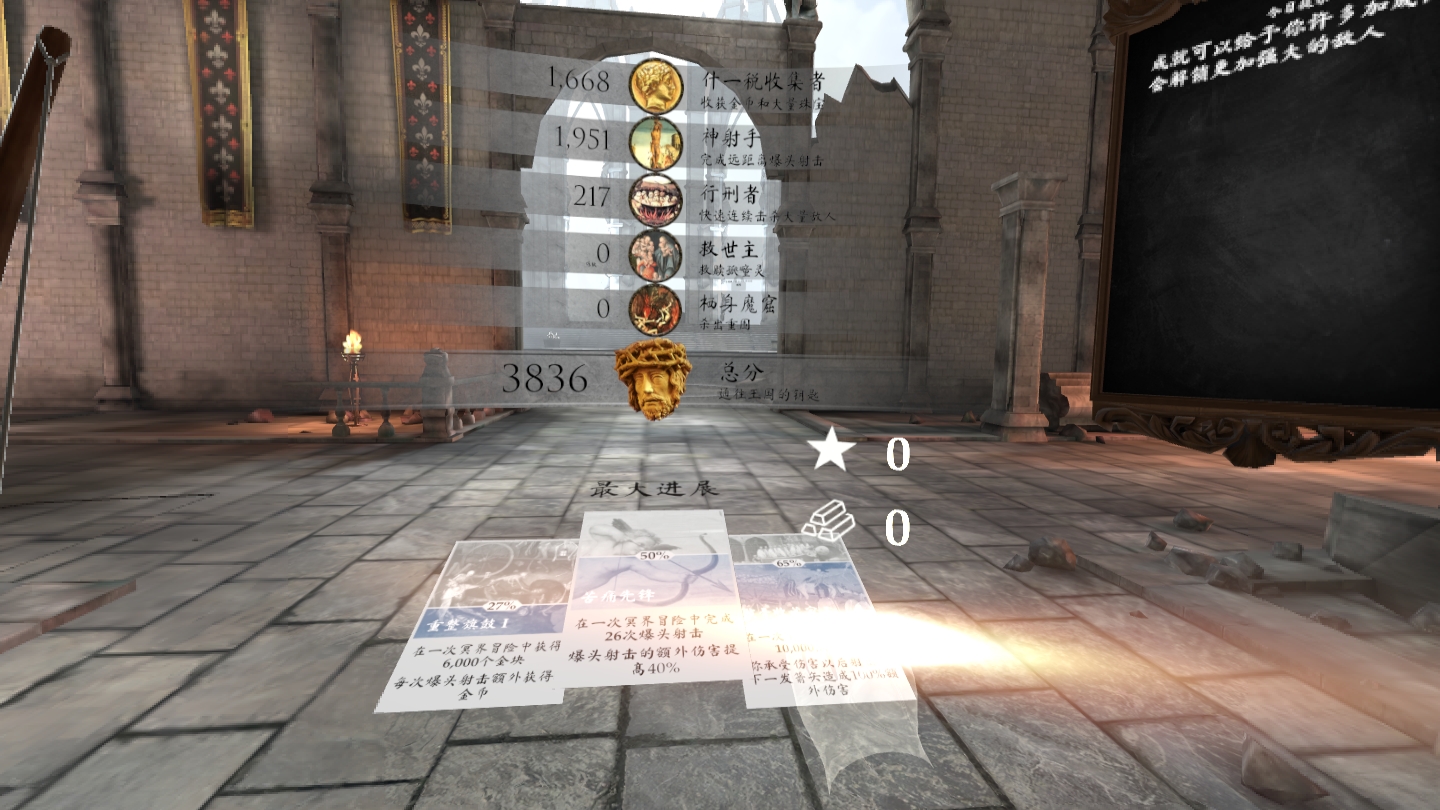Viewport: 1440px width, 810px height.
Task: Click the 救世主 savior medallion icon
Action: point(659,253)
